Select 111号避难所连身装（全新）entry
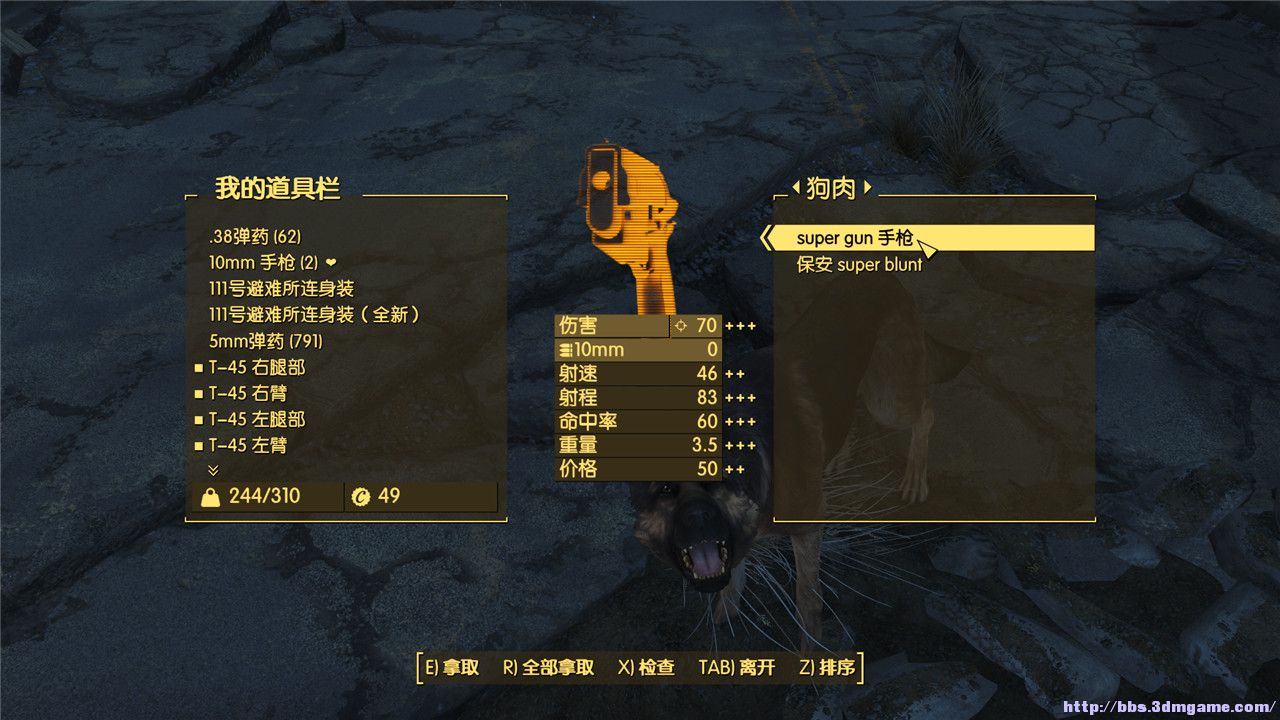The width and height of the screenshot is (1280, 720). (314, 315)
